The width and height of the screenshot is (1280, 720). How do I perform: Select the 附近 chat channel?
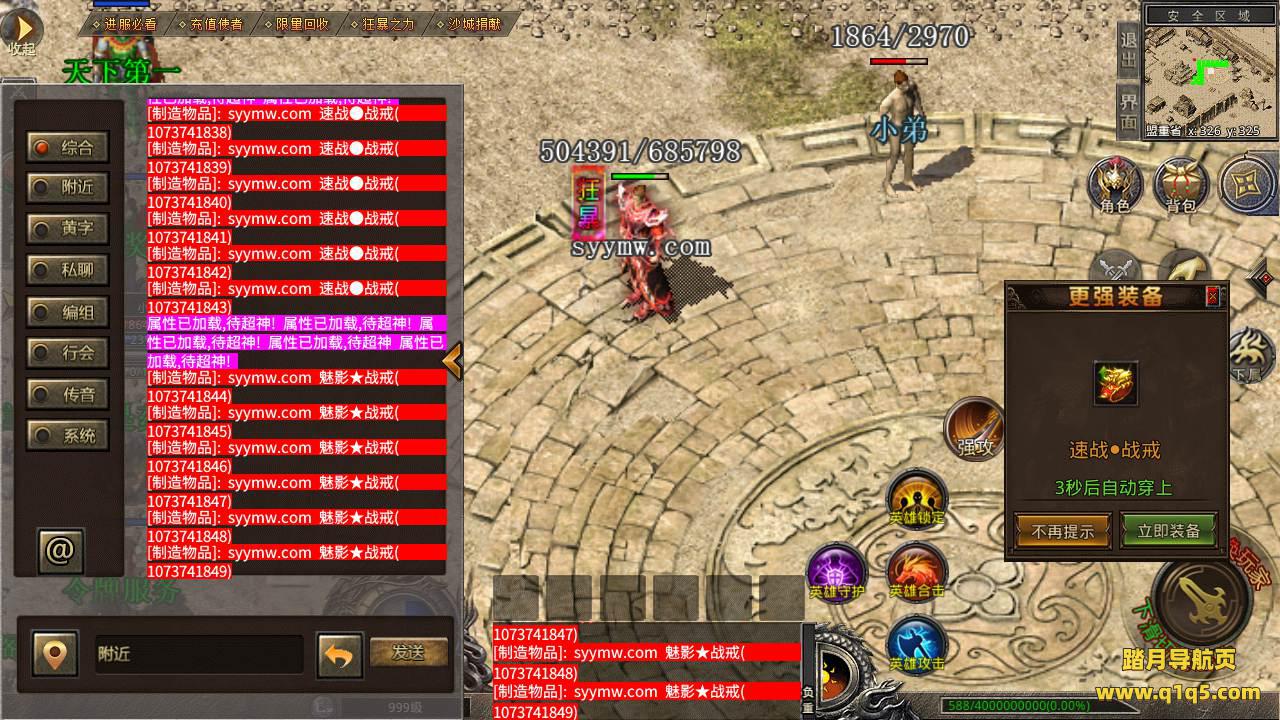[67, 187]
